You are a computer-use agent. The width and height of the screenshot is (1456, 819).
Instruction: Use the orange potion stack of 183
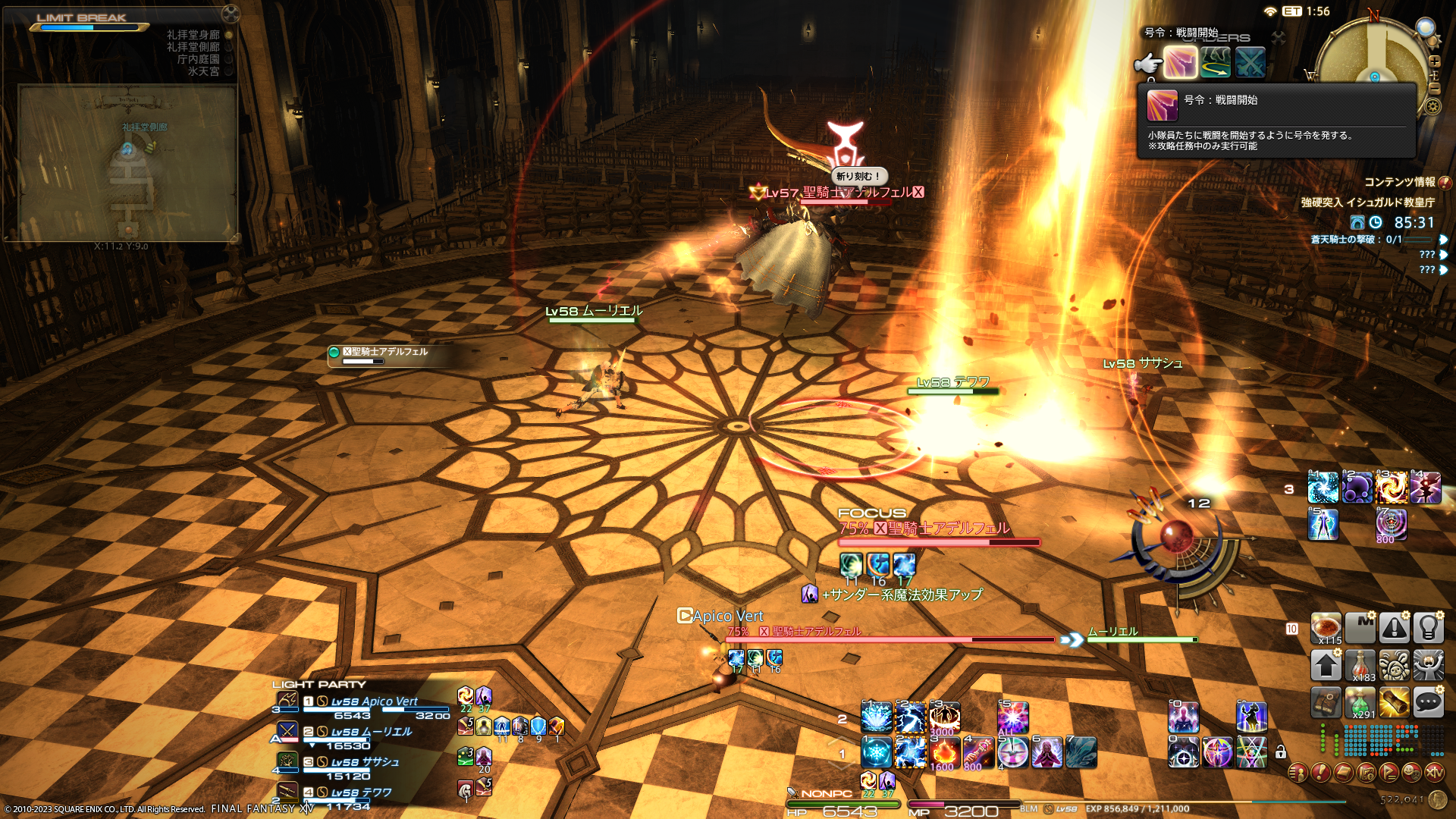(1360, 665)
